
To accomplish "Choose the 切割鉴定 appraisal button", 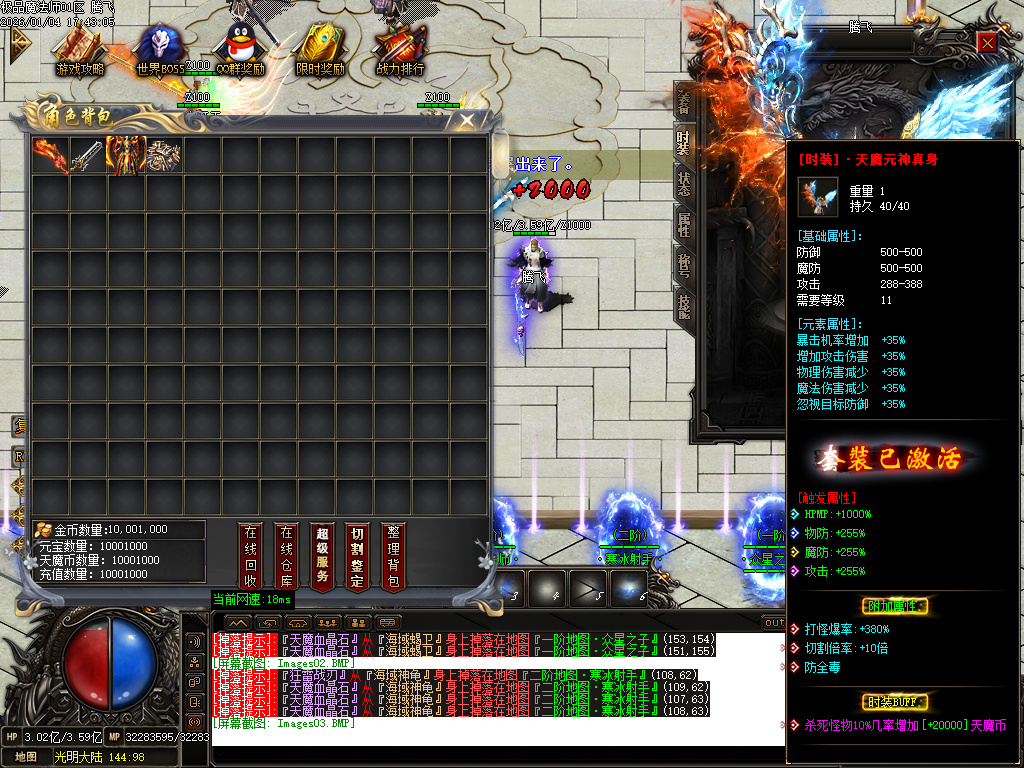I will click(357, 555).
